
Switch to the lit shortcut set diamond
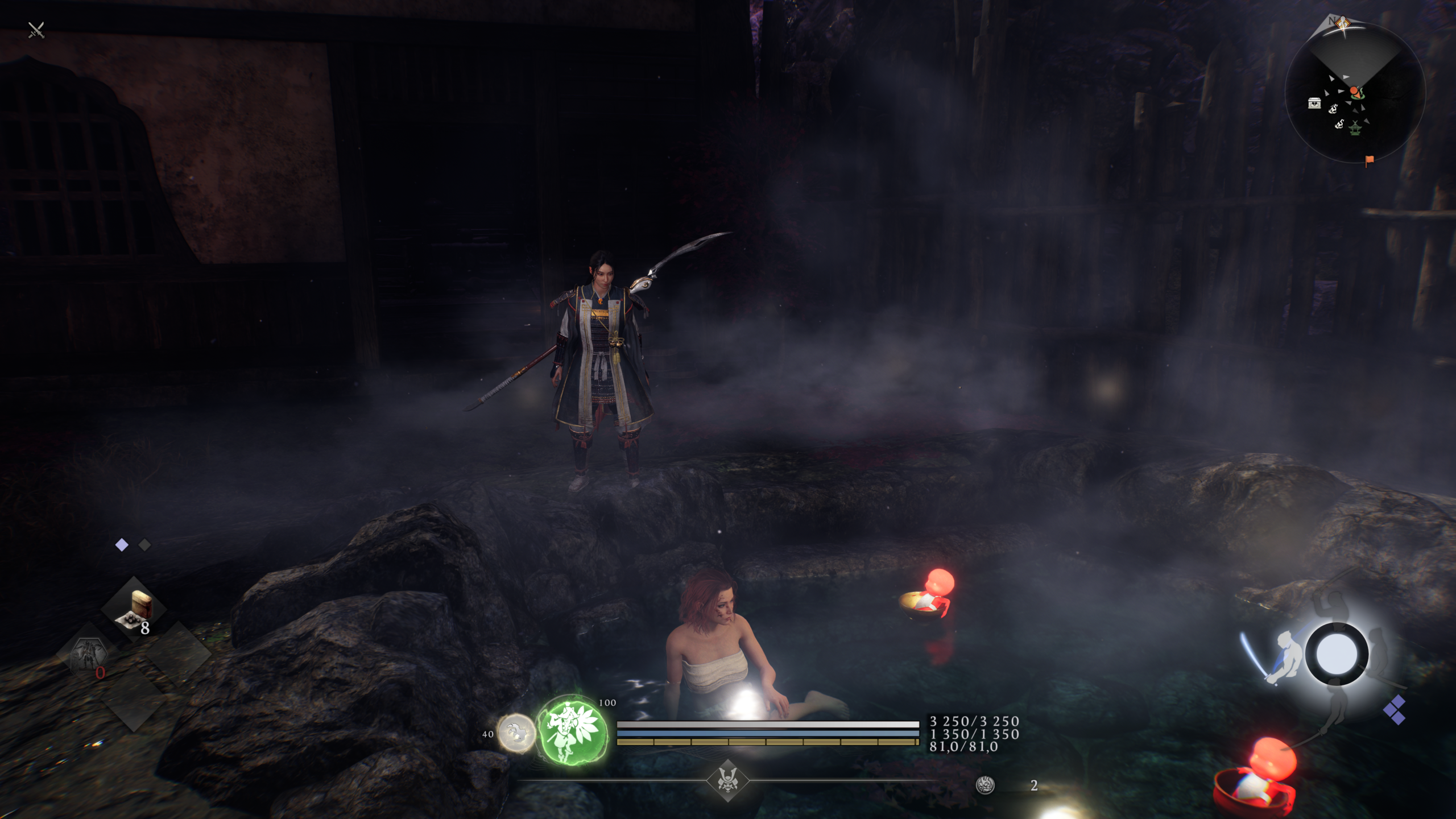click(x=122, y=545)
